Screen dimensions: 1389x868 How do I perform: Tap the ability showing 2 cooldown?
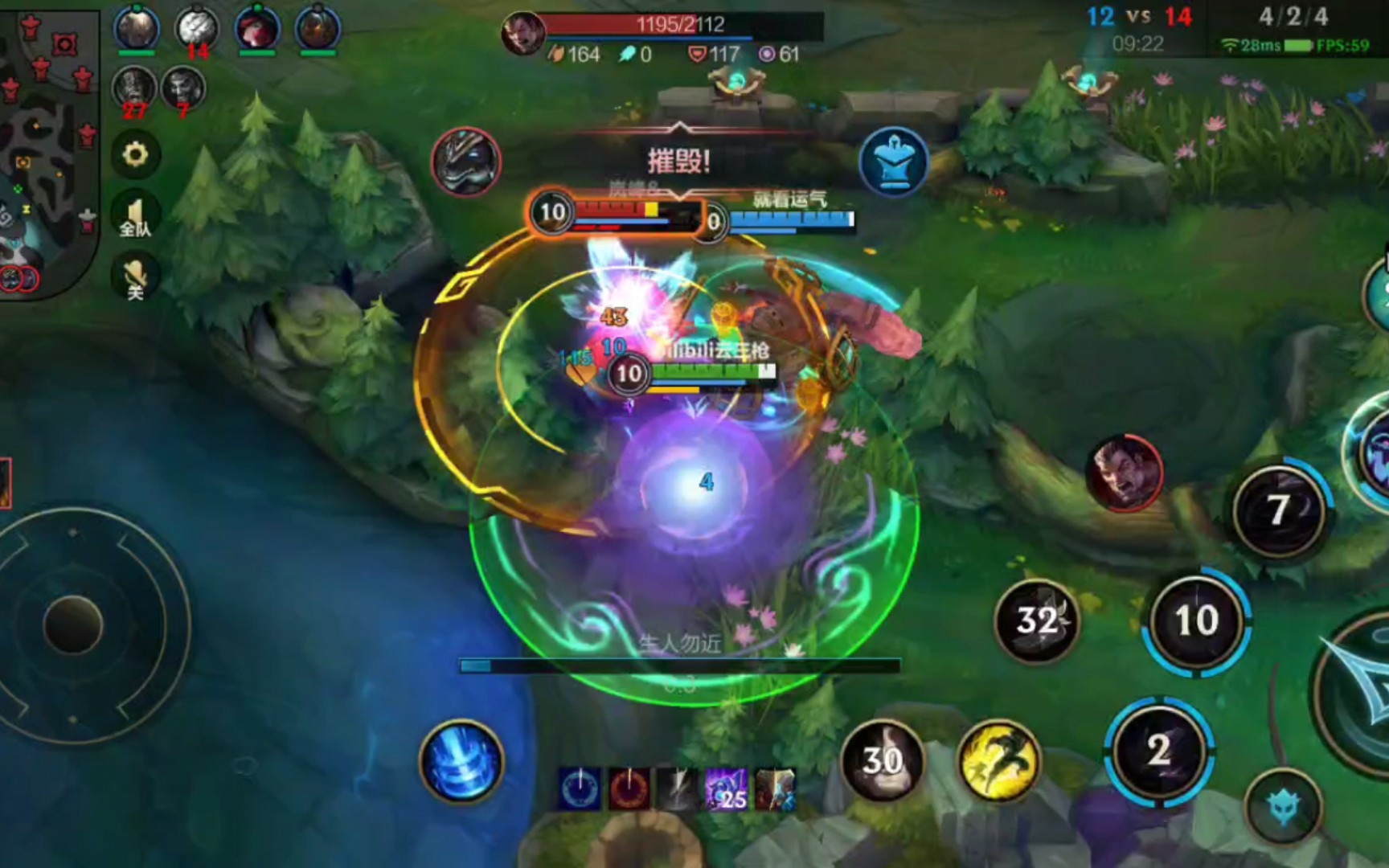click(x=1158, y=750)
